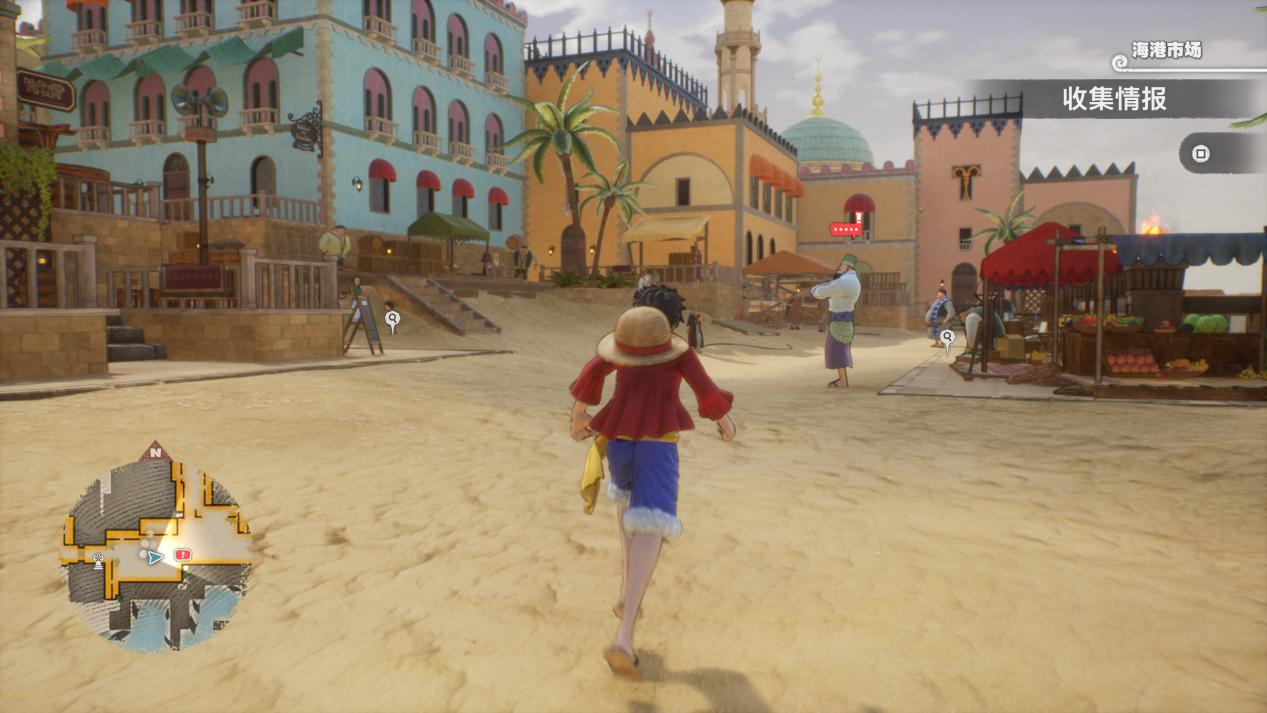
Task: Open the circular minimap
Action: point(155,552)
